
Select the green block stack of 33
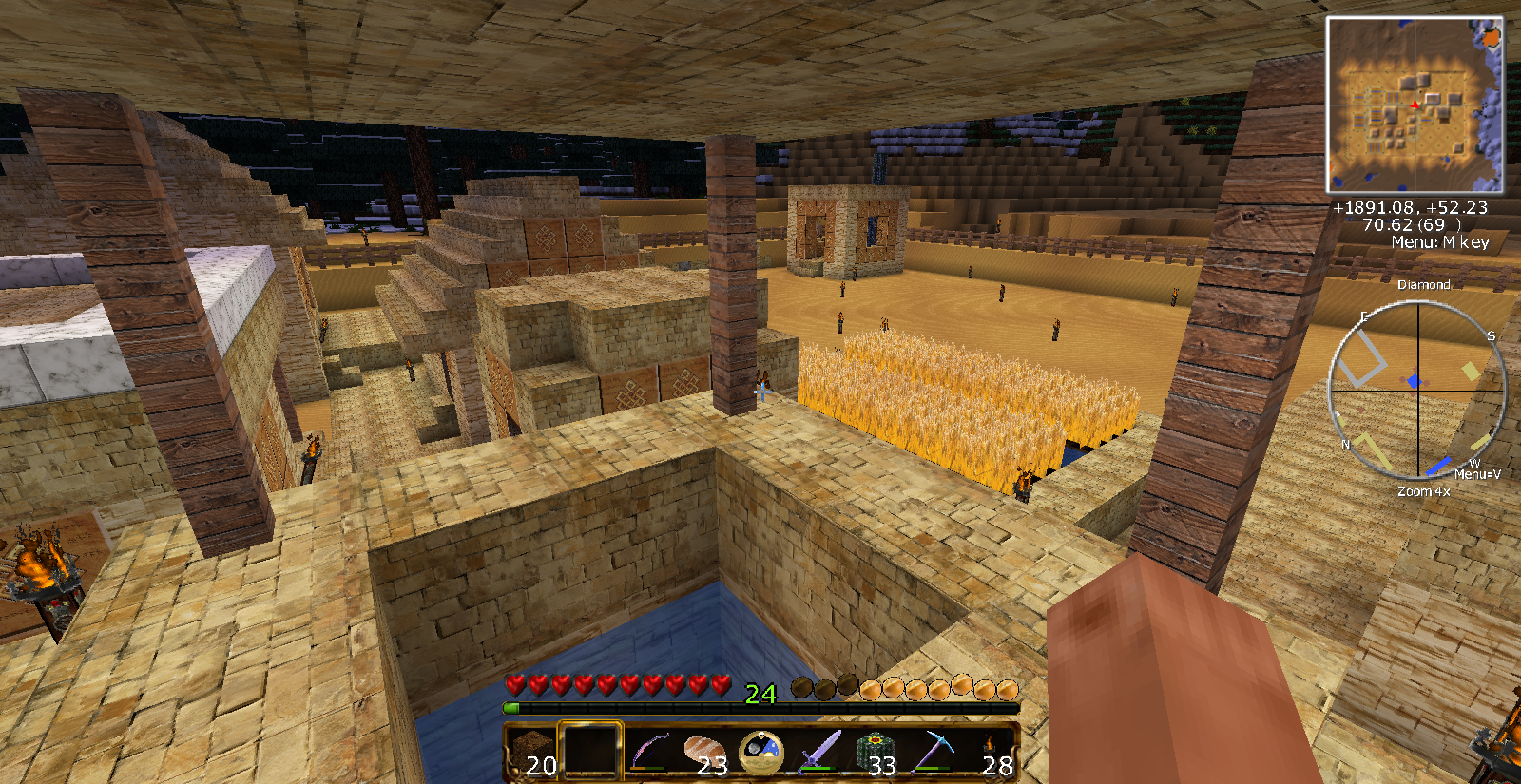click(876, 751)
